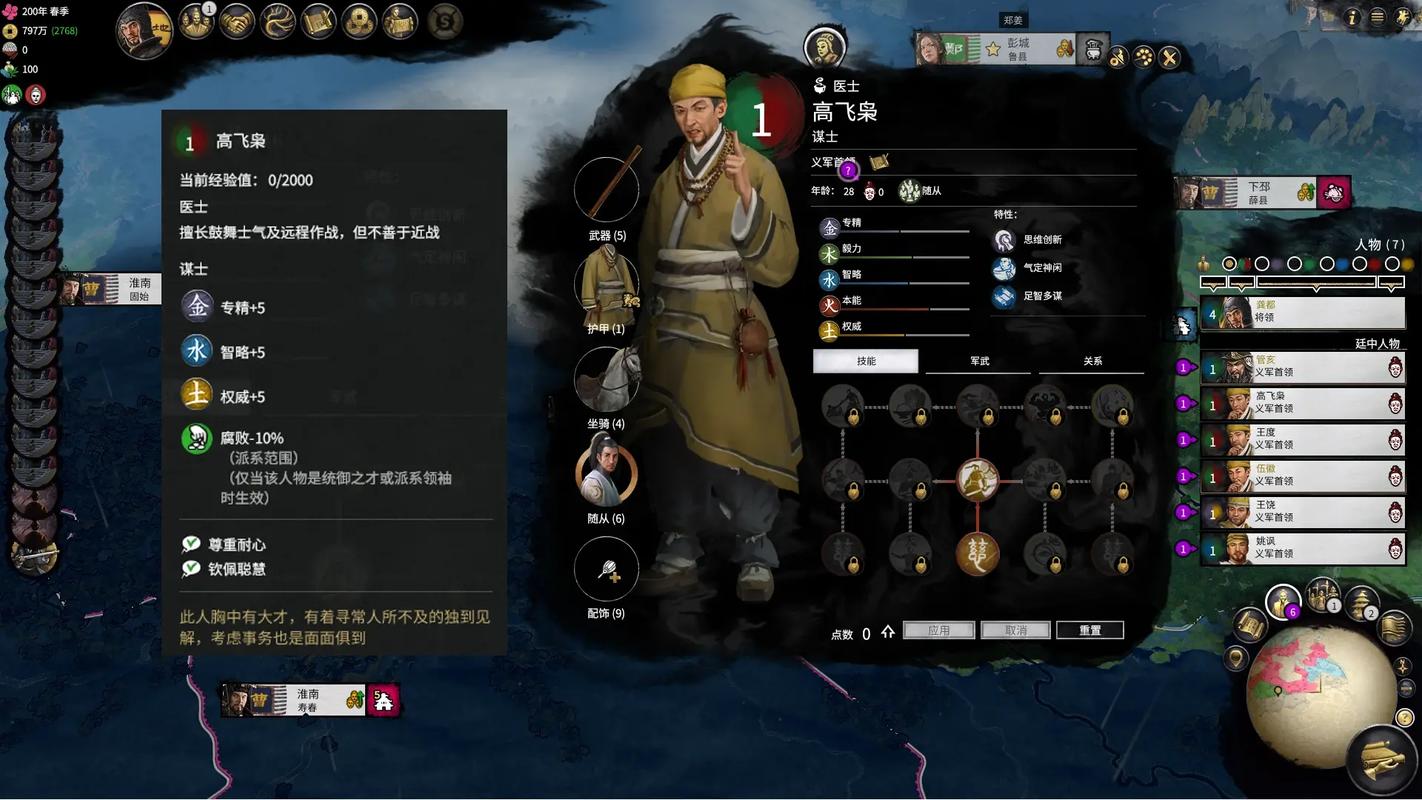1422x800 pixels.
Task: Click the paintbrush icon near top right
Action: (1118, 56)
